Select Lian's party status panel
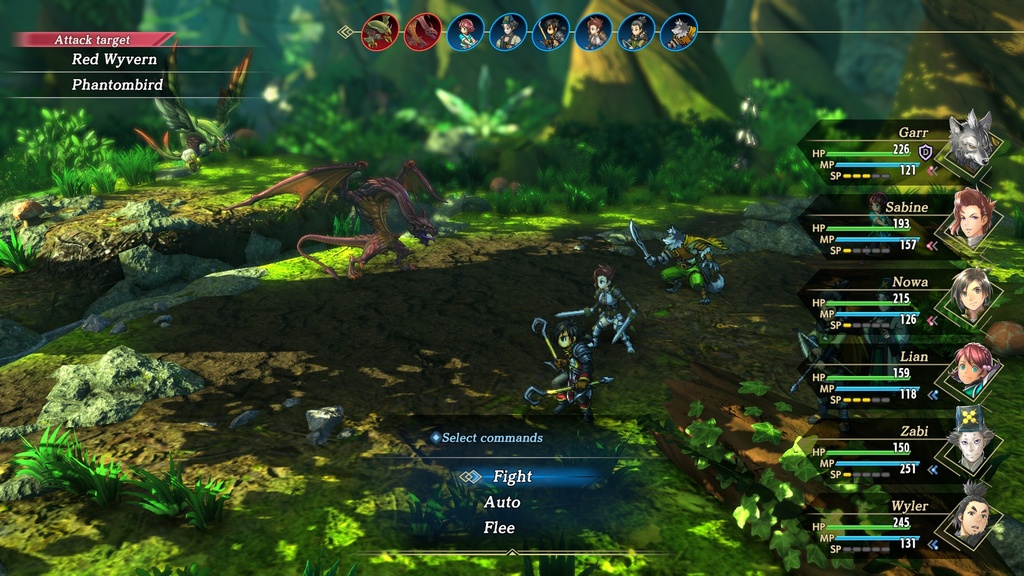 [x=900, y=376]
